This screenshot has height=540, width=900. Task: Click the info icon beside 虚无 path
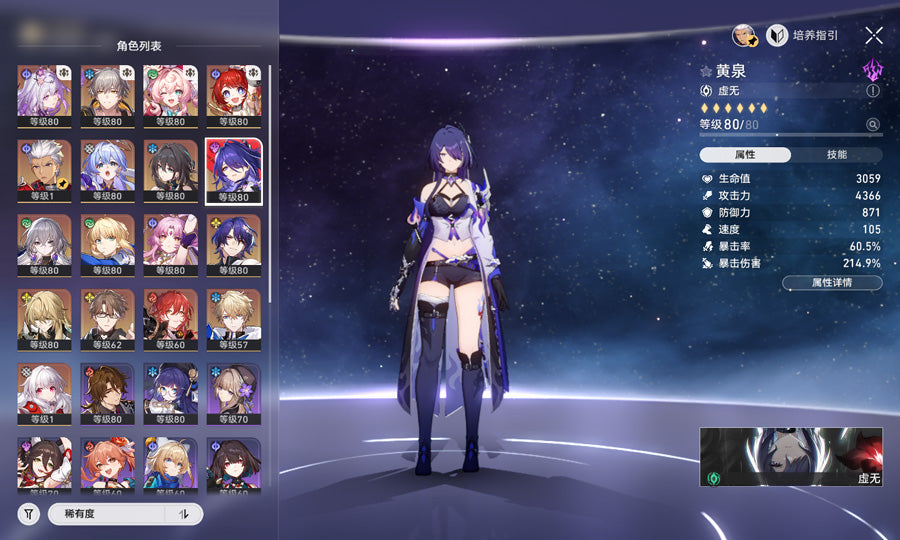[873, 90]
